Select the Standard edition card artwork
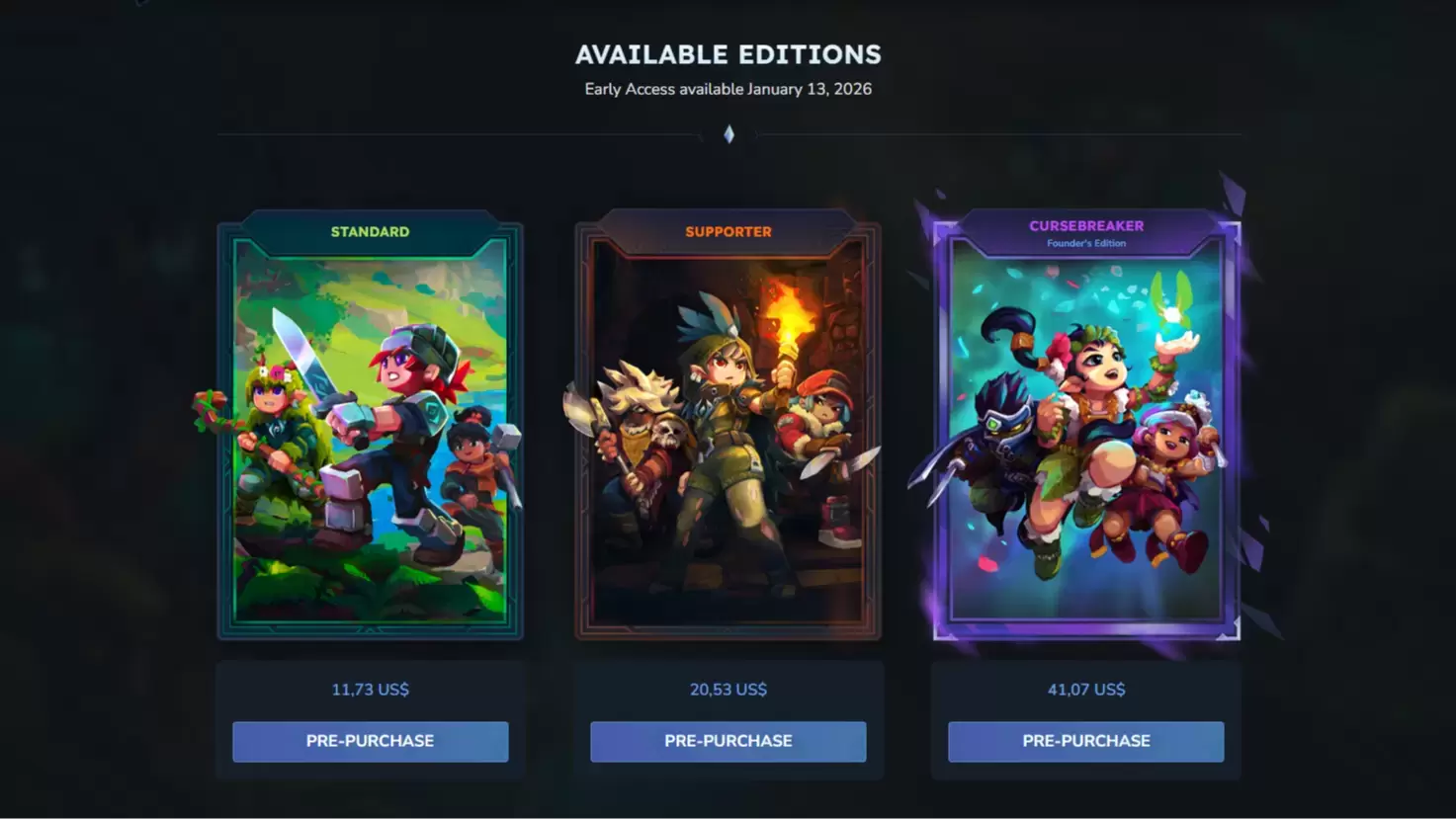This screenshot has width=1456, height=819. pos(370,435)
